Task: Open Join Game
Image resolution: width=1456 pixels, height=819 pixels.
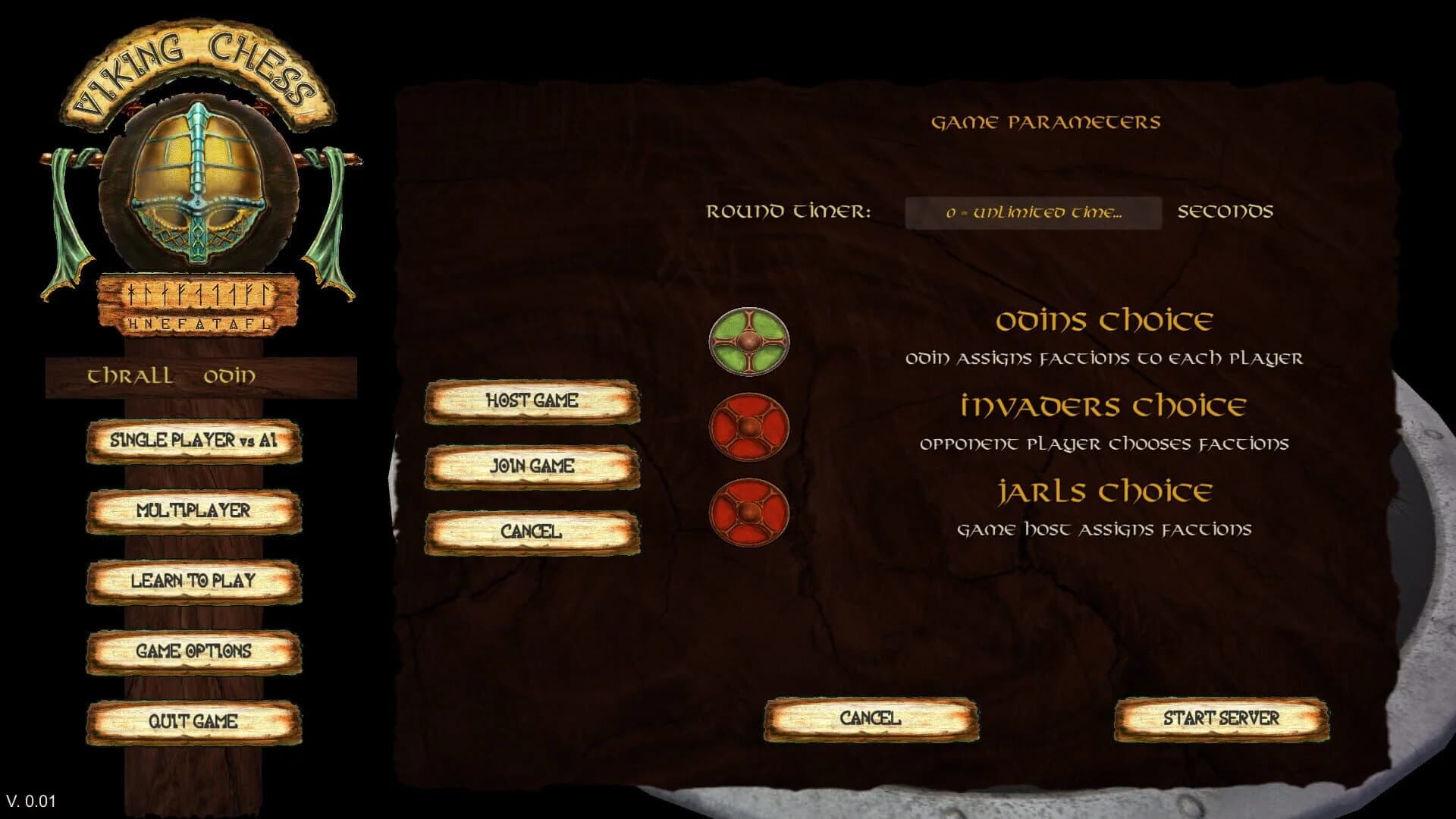Action: tap(533, 468)
